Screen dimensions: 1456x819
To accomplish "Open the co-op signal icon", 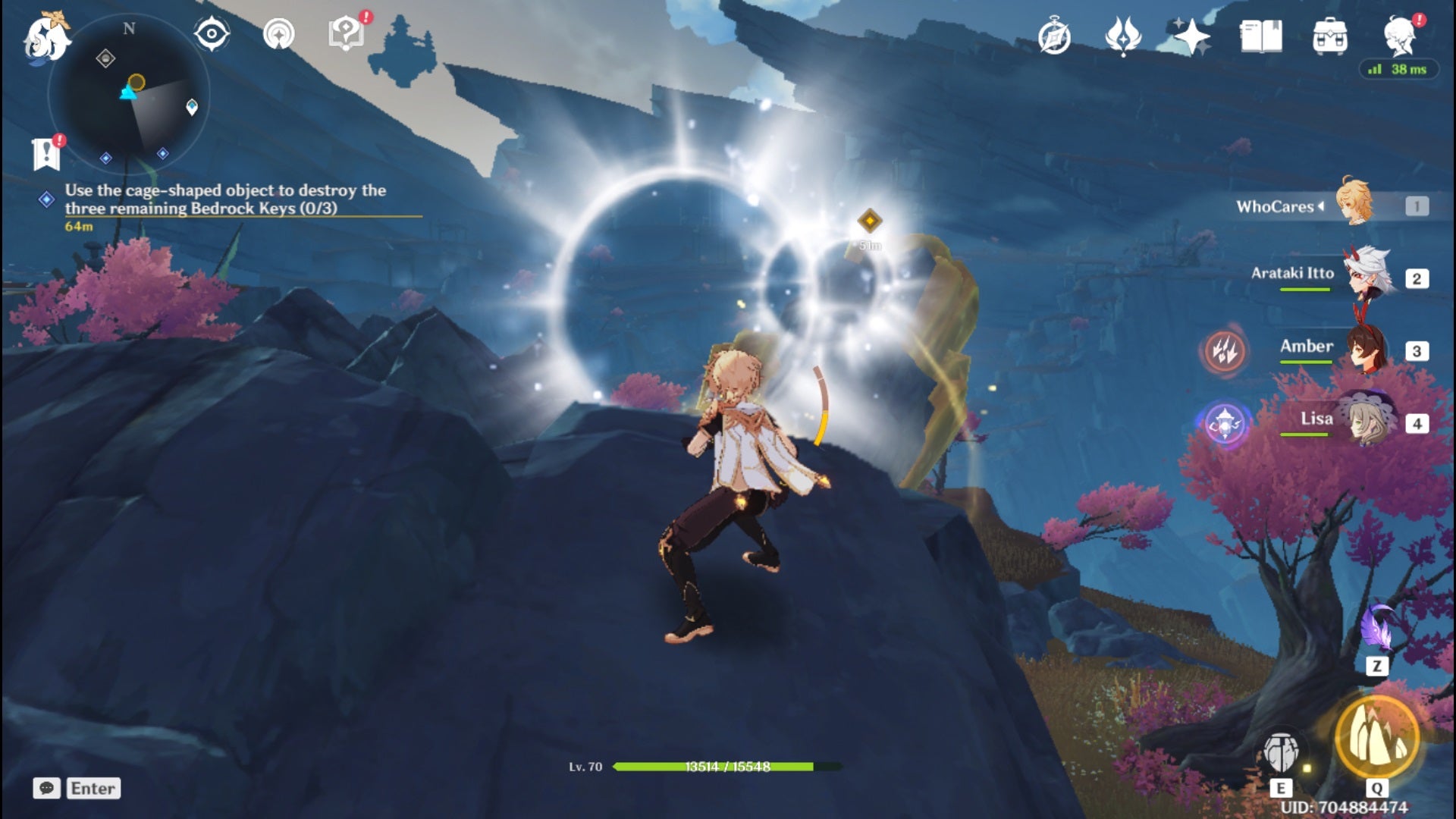I will coord(278,34).
